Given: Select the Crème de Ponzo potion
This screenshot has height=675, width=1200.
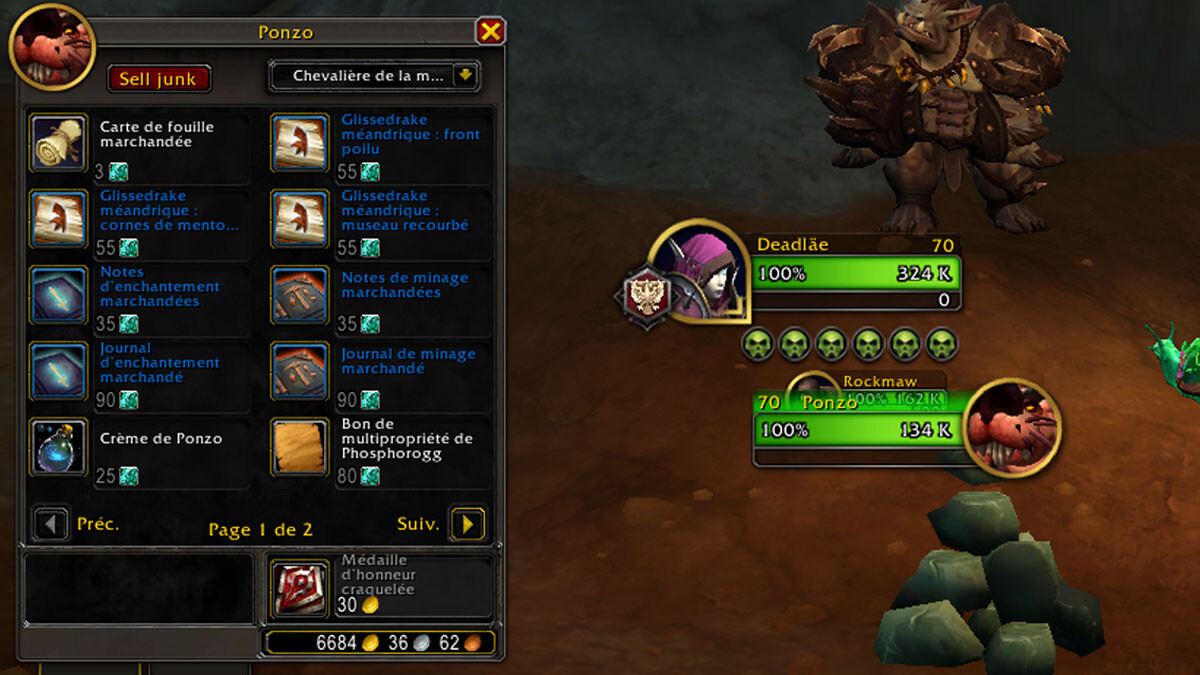Looking at the screenshot, I should [x=59, y=447].
